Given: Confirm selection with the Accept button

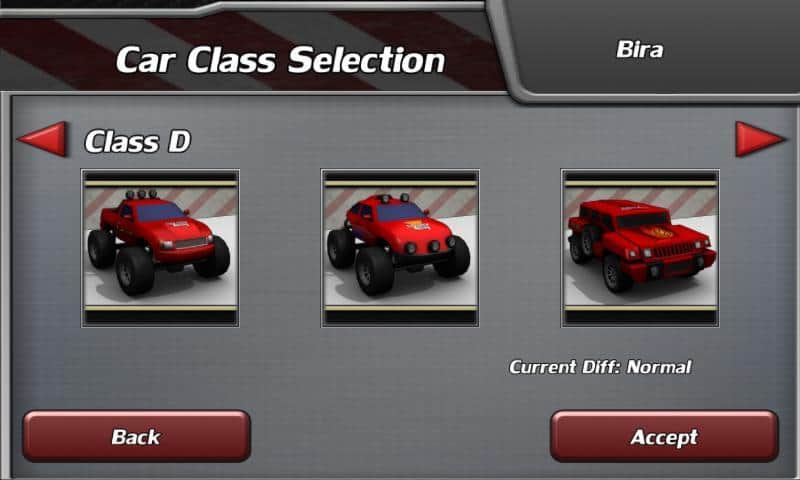Looking at the screenshot, I should click(664, 436).
